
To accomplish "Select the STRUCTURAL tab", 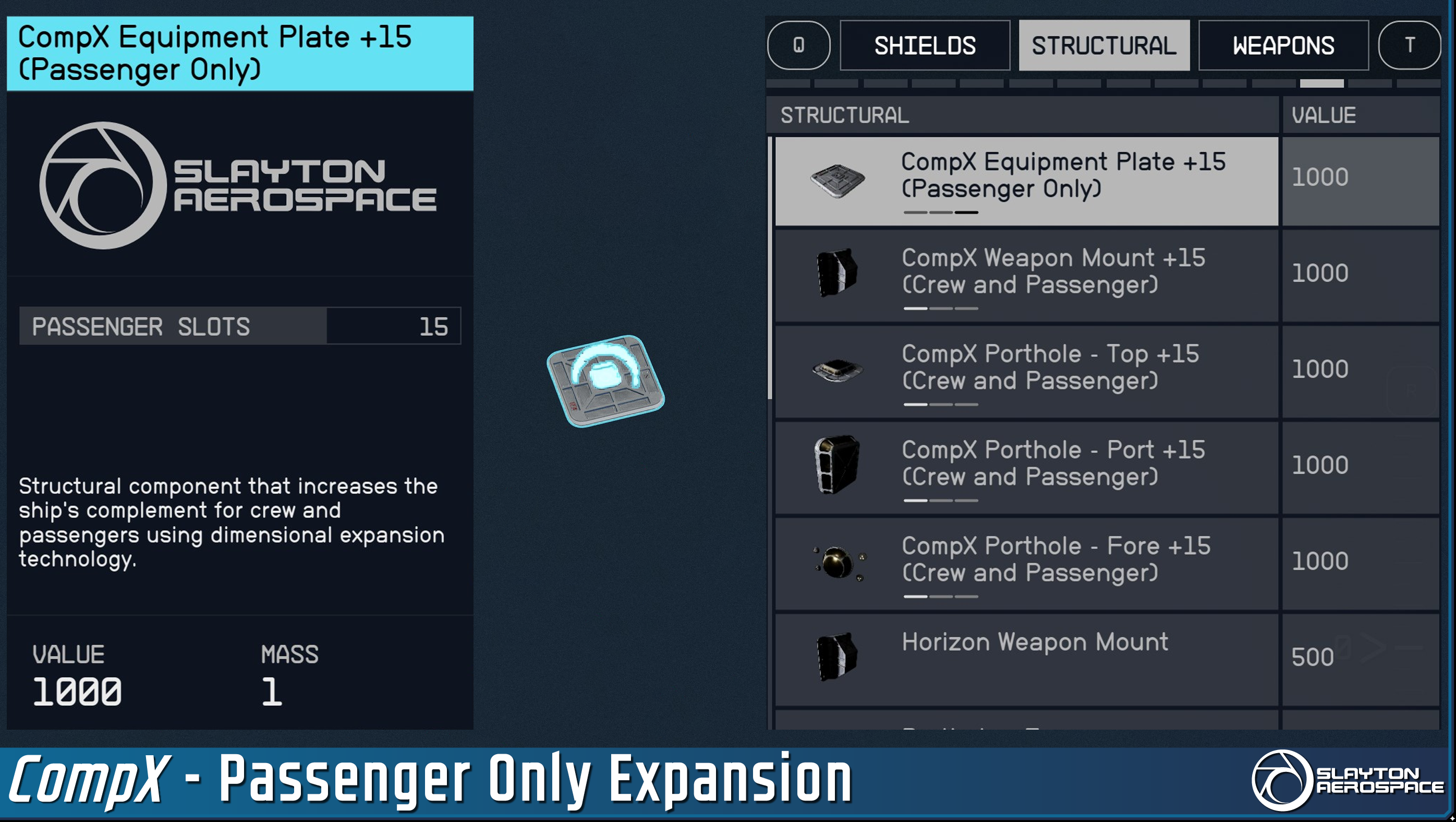I will click(x=1103, y=45).
